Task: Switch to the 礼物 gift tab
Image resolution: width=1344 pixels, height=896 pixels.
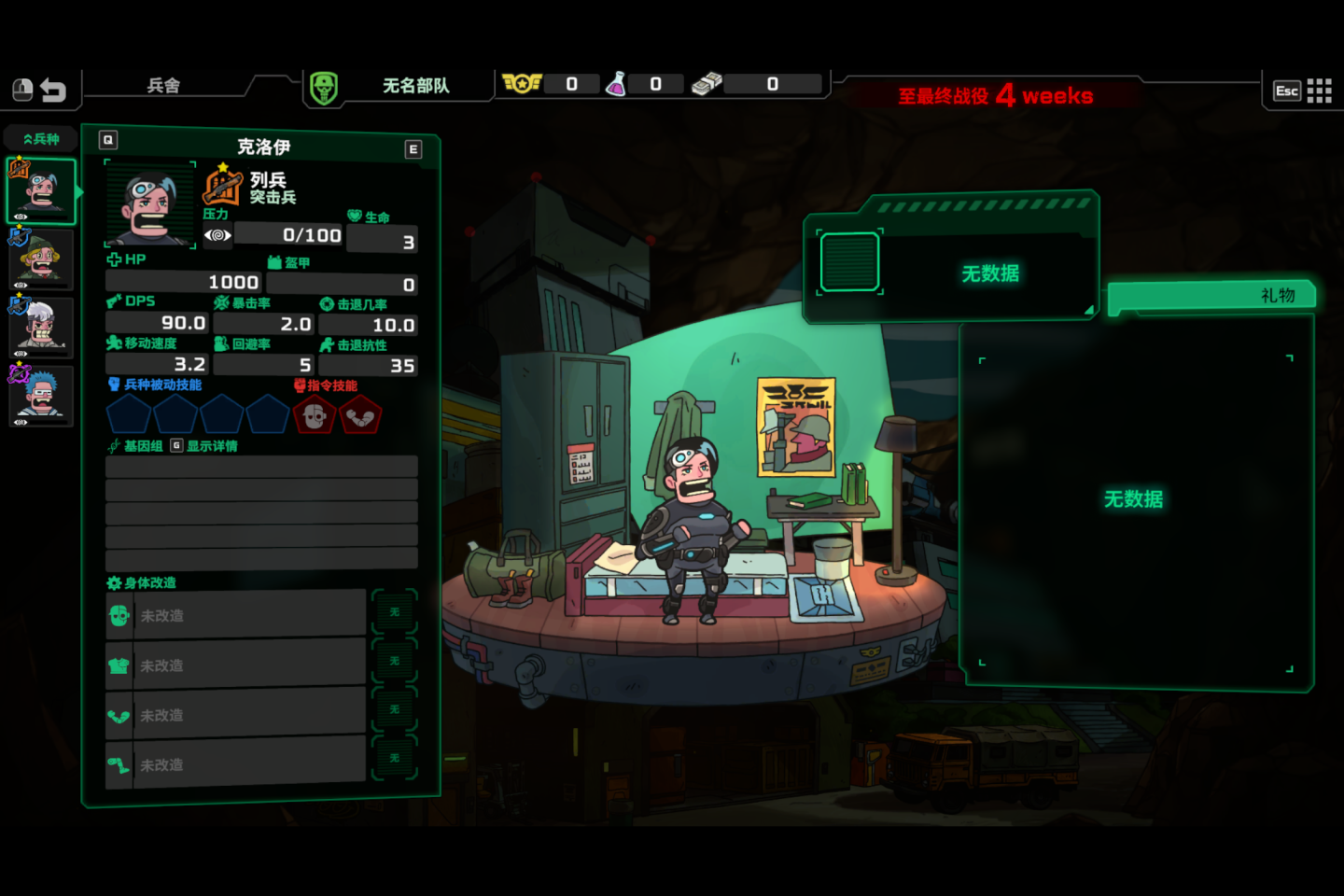Action: click(1213, 296)
